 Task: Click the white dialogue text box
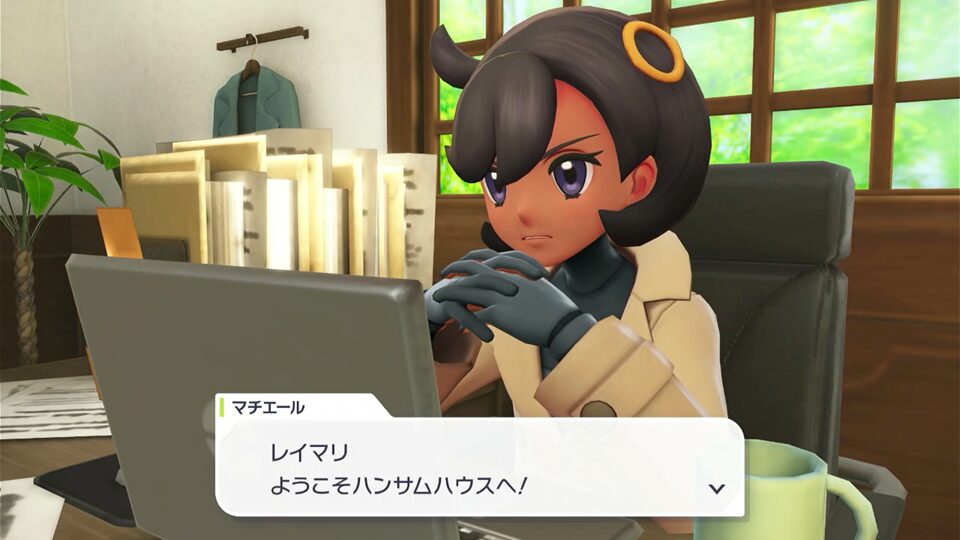pyautogui.click(x=480, y=466)
